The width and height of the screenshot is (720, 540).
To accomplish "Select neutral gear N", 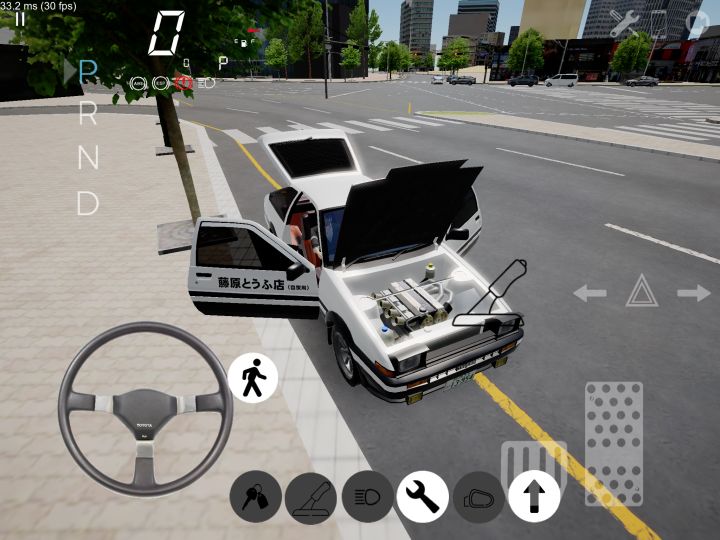I will coord(88,158).
